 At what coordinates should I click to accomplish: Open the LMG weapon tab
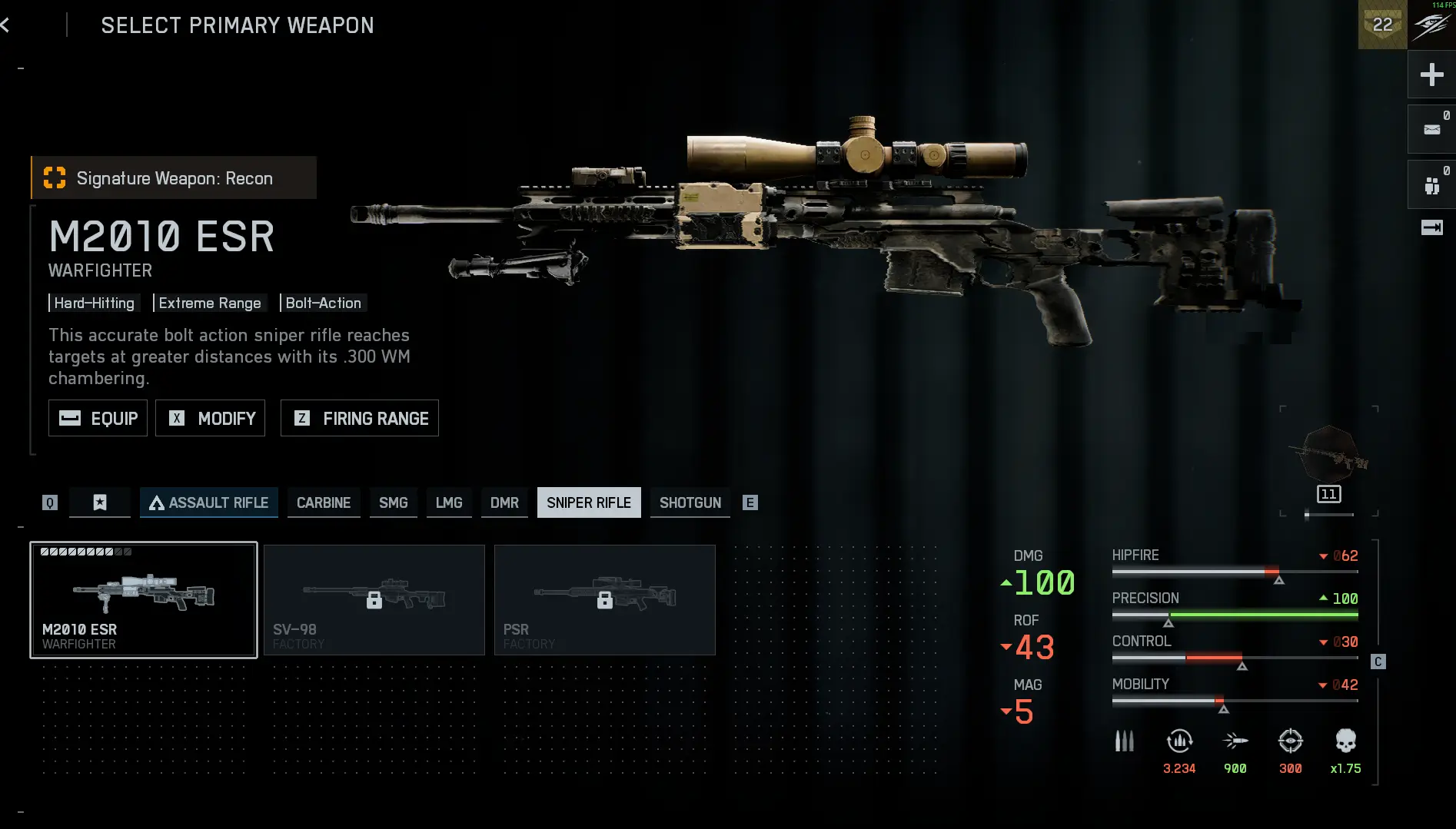tap(449, 503)
